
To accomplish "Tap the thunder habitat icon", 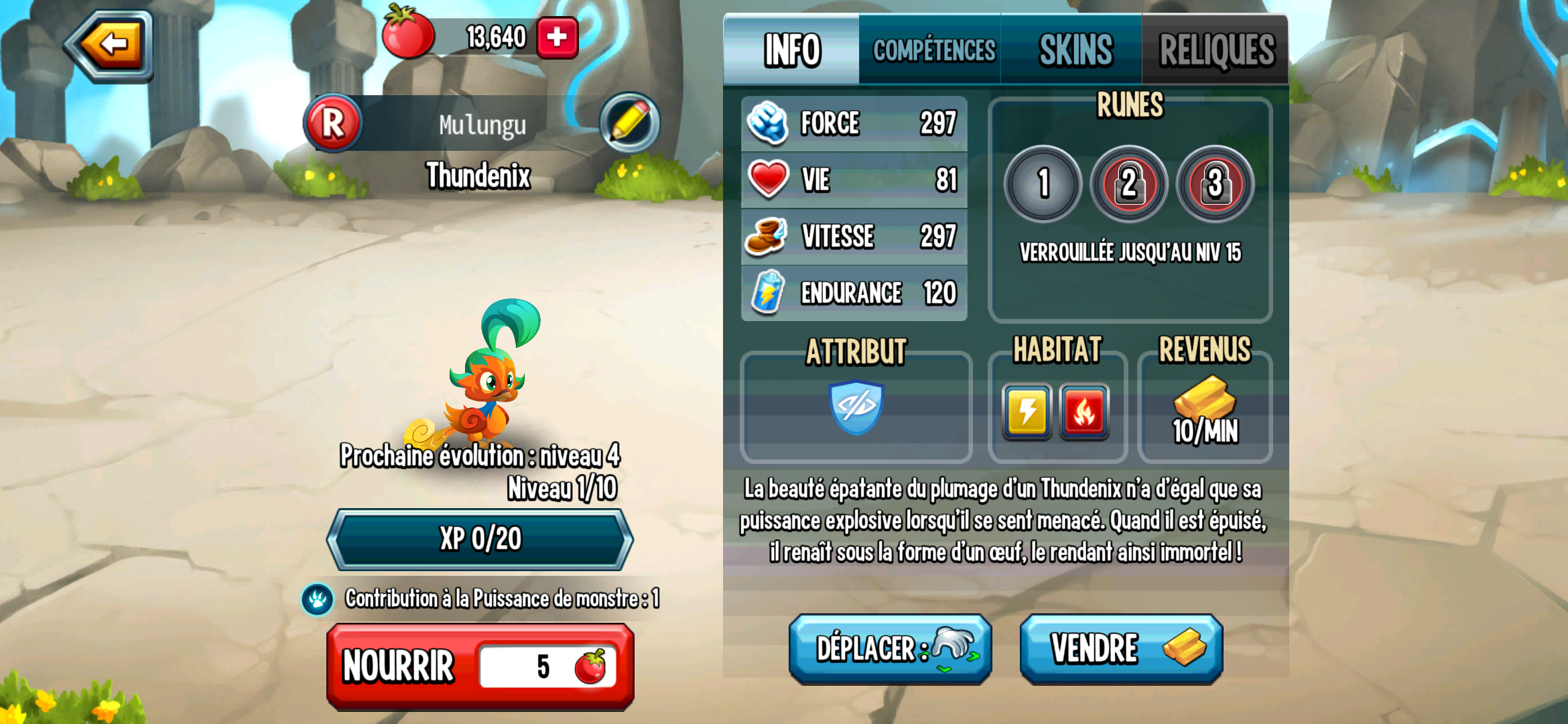I will tap(1027, 411).
